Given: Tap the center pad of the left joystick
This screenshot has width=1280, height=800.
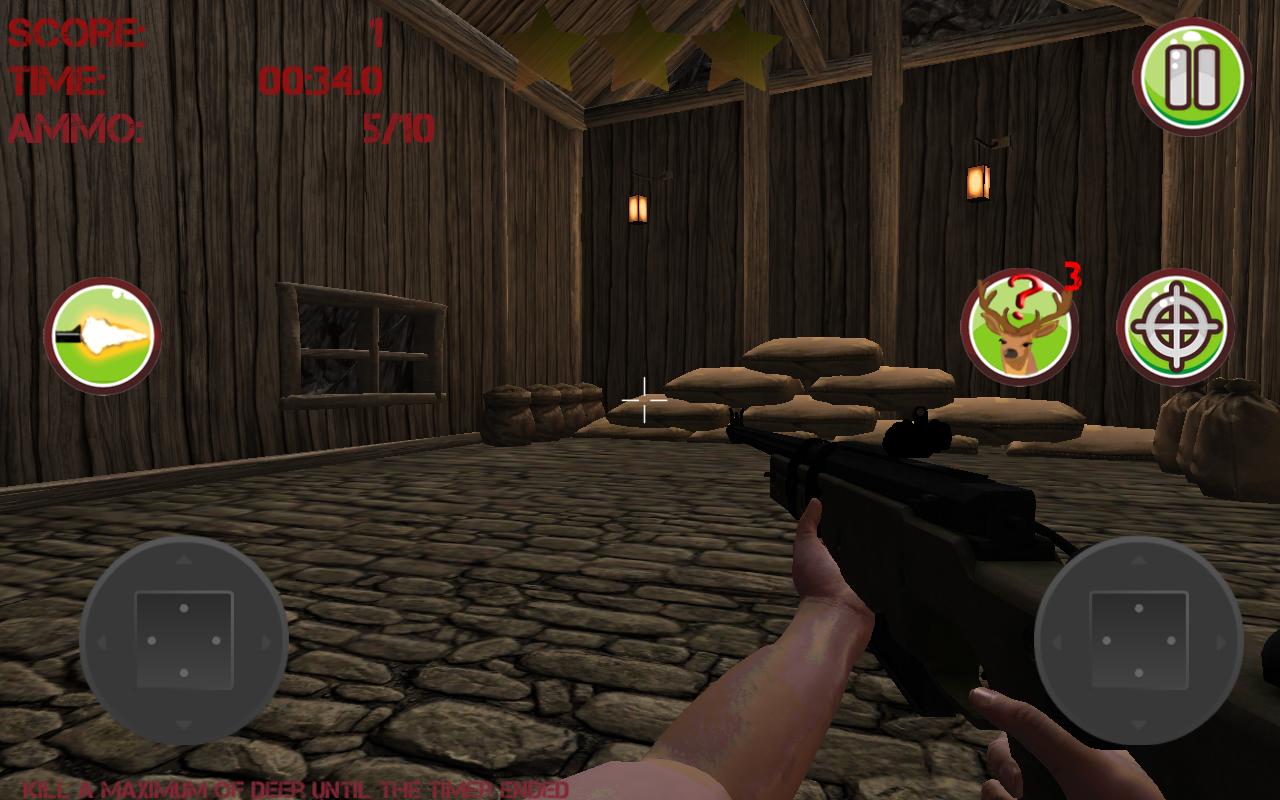Looking at the screenshot, I should (x=183, y=638).
